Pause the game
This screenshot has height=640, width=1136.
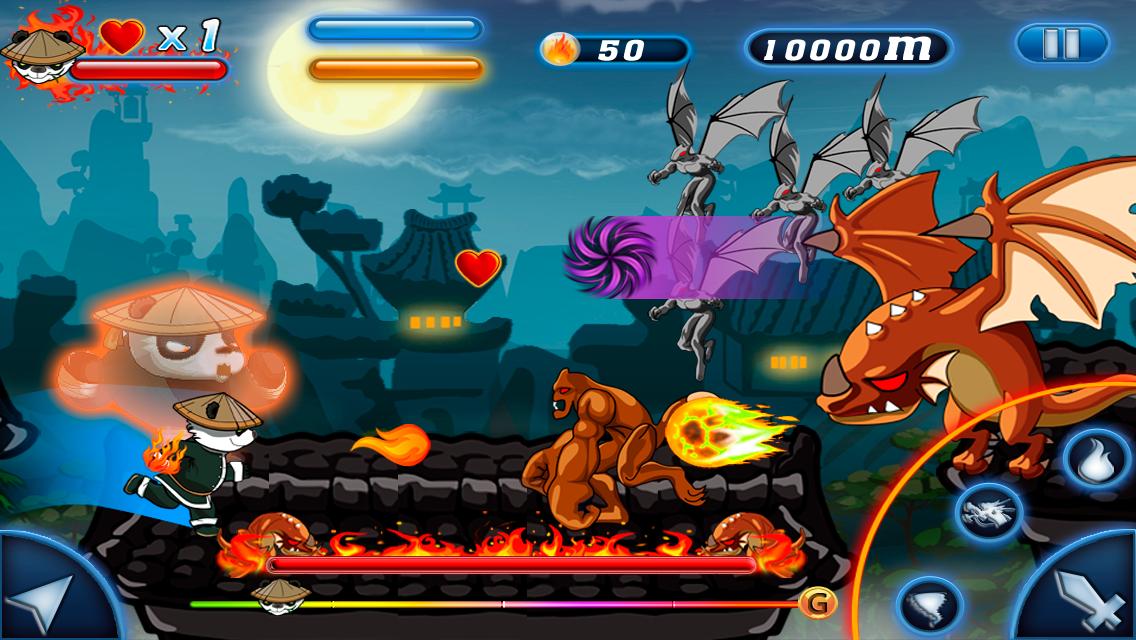click(1062, 44)
